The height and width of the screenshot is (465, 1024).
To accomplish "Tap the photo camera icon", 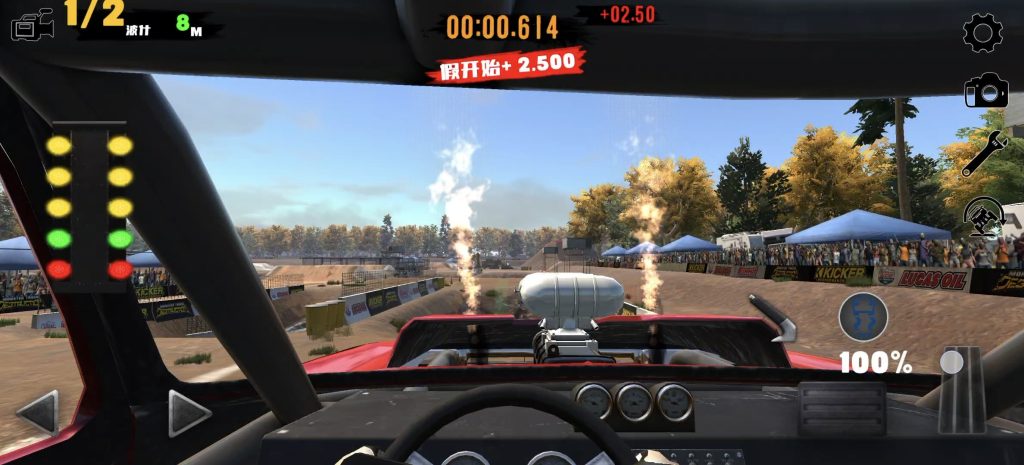I will pos(985,92).
